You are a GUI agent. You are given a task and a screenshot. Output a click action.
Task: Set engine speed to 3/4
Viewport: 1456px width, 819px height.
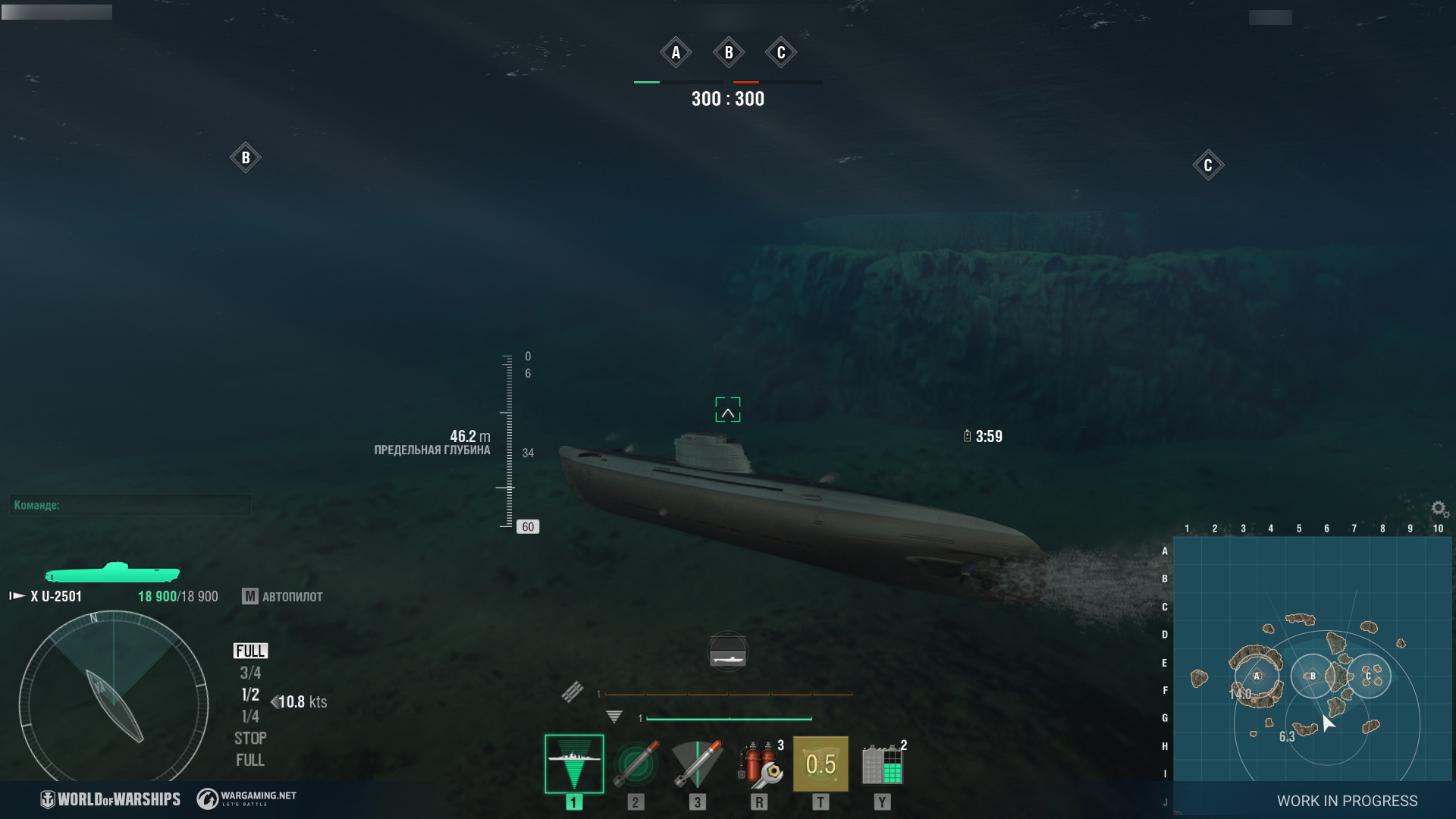pos(250,673)
